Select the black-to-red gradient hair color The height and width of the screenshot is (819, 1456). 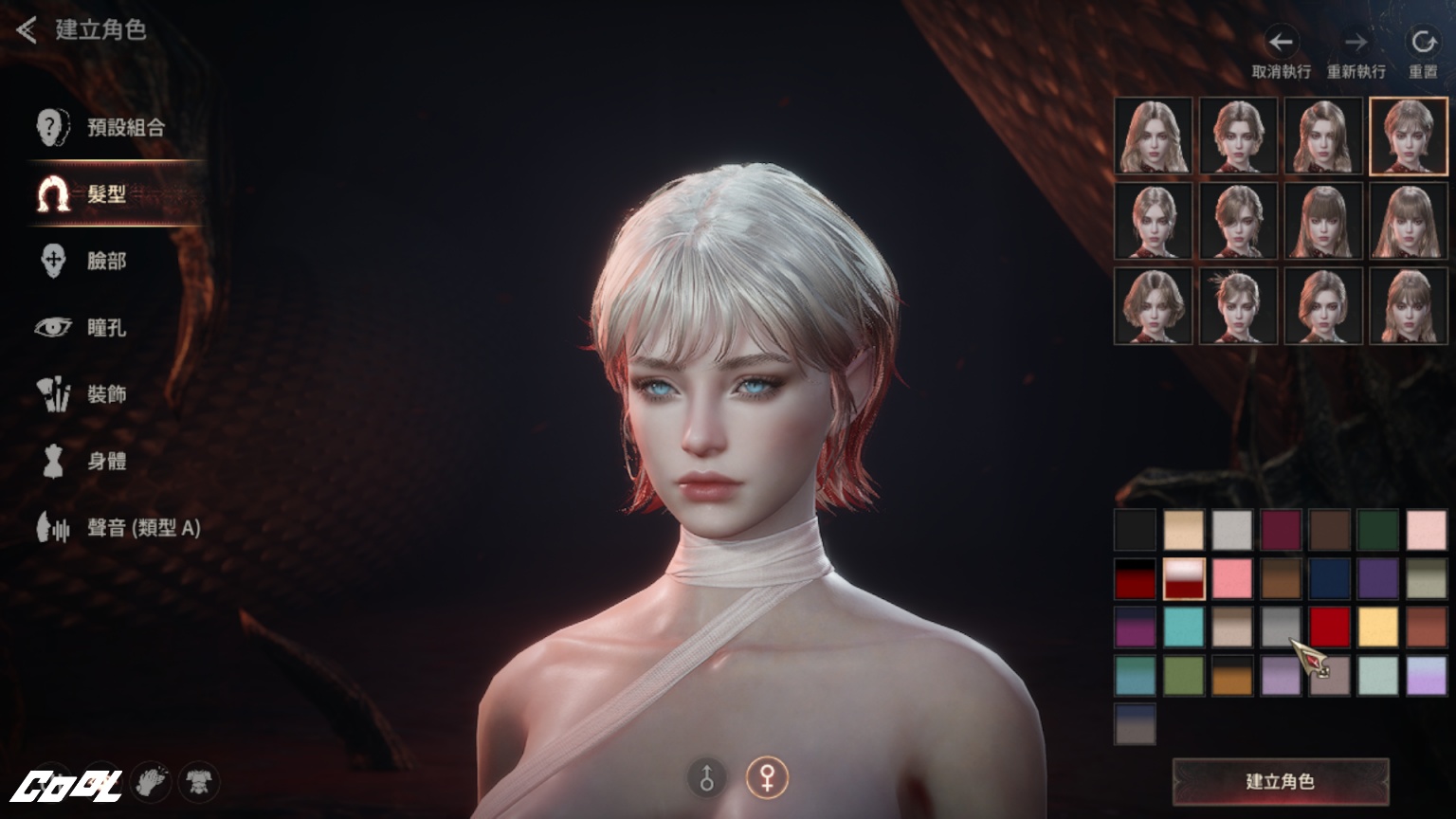click(1135, 578)
